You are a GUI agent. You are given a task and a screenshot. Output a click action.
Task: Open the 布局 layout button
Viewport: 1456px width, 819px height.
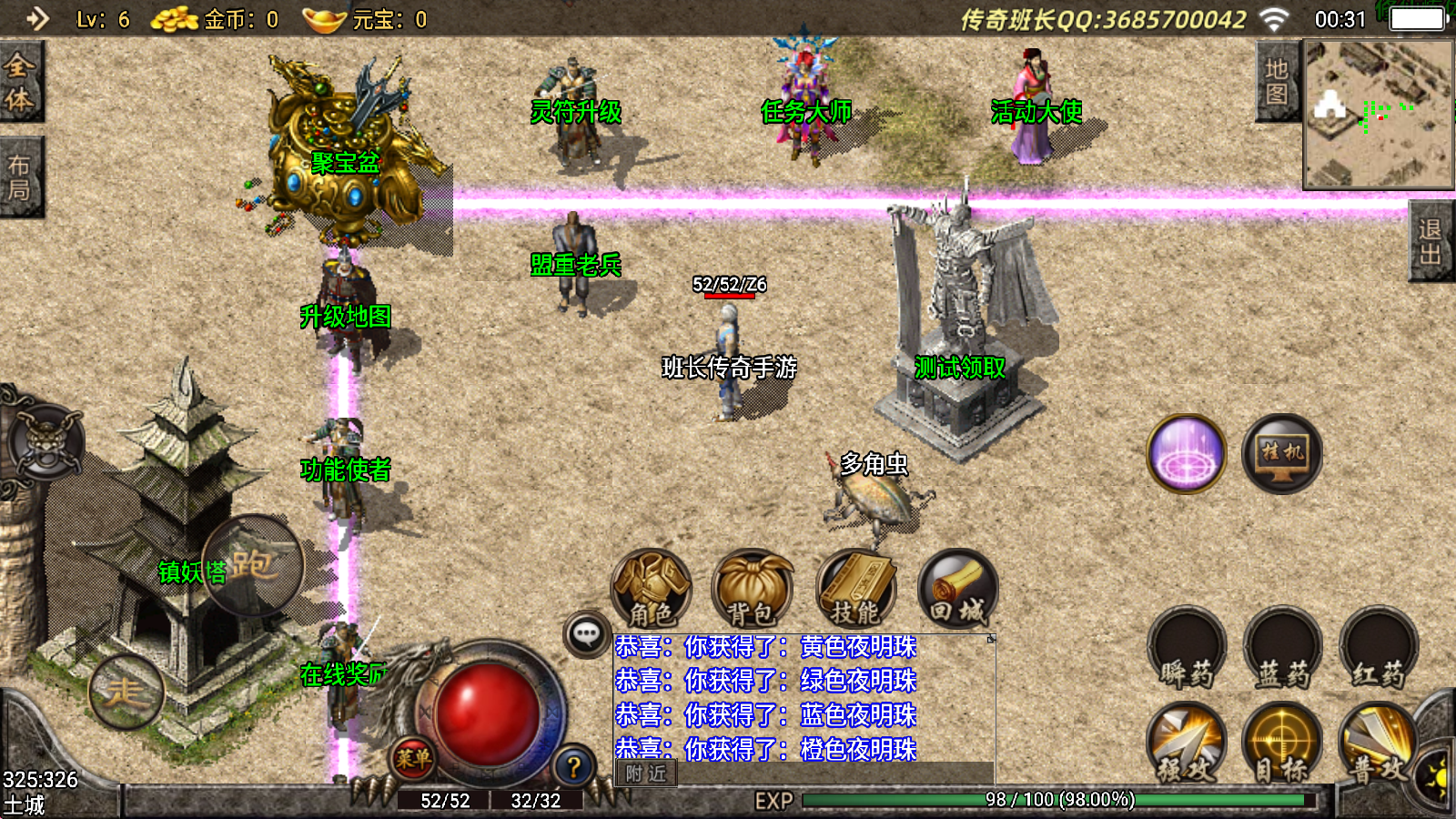pos(20,177)
